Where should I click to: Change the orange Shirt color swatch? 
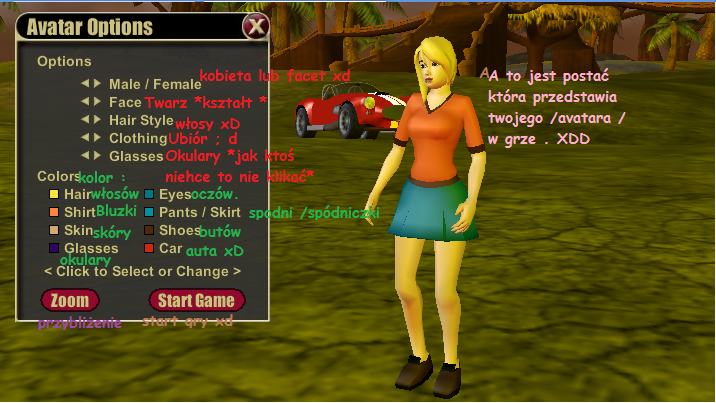pyautogui.click(x=53, y=212)
